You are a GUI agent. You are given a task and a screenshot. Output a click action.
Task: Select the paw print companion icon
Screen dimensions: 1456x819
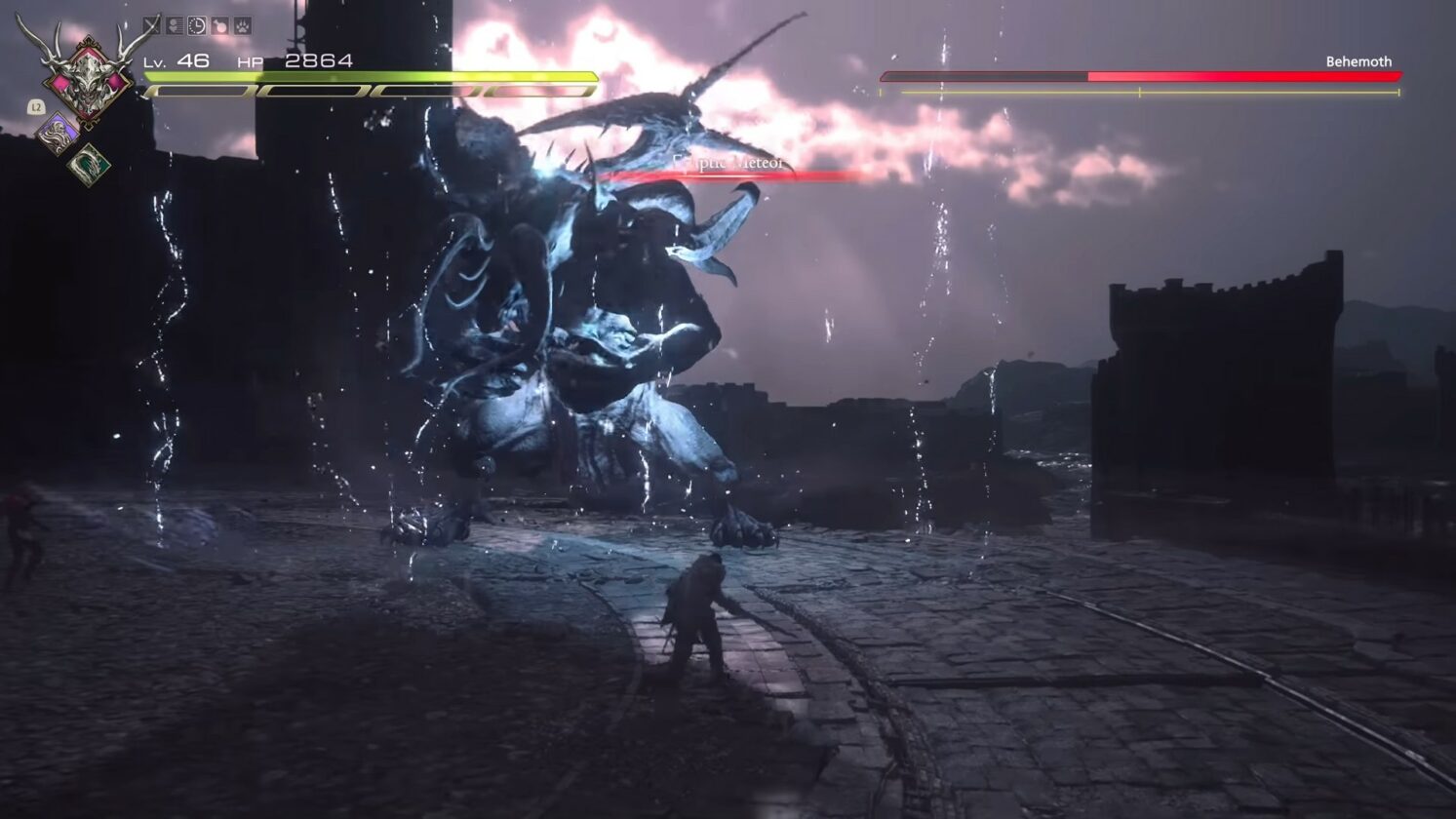click(x=242, y=24)
